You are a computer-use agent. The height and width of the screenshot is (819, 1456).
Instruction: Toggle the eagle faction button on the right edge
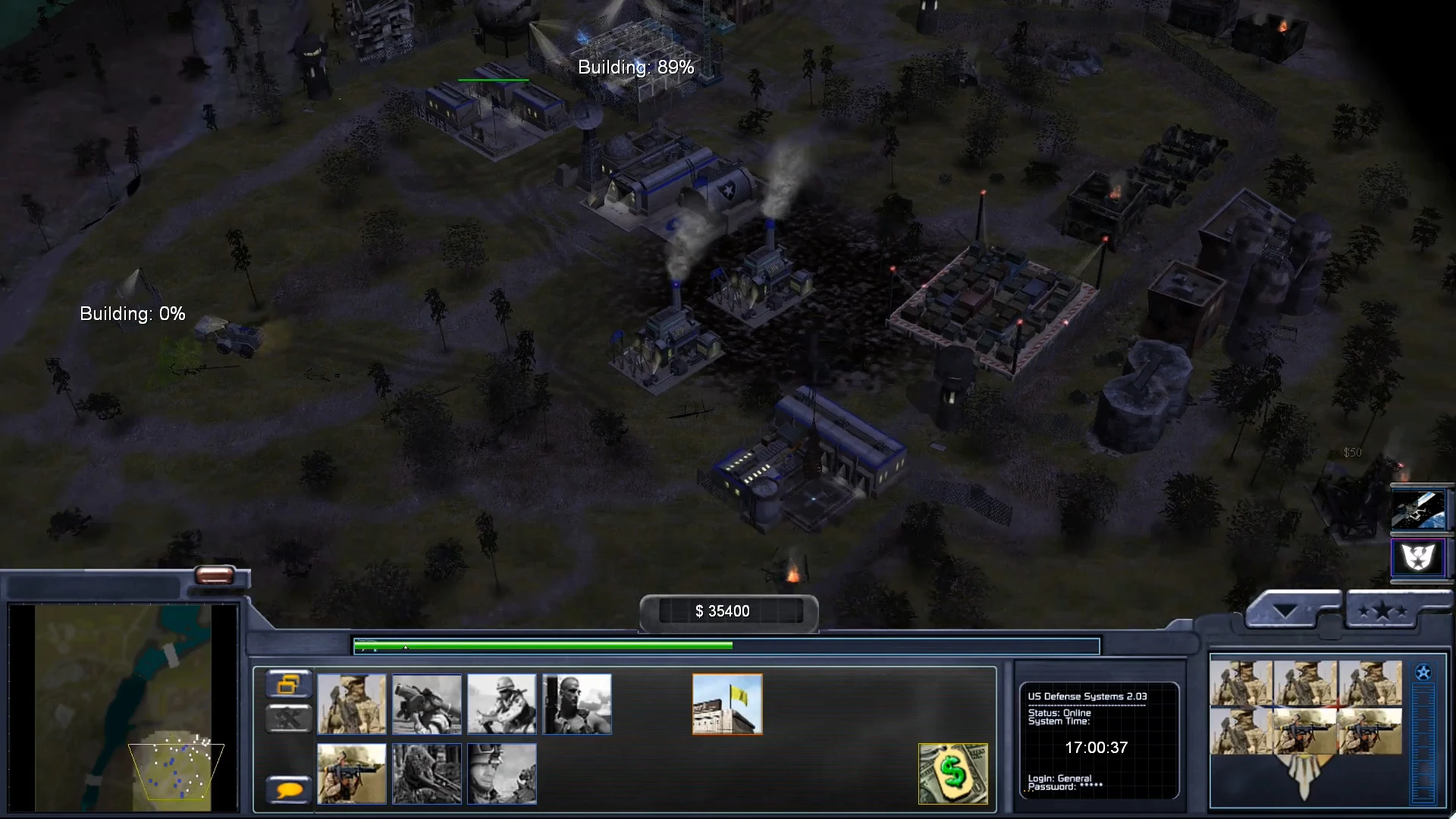1419,559
